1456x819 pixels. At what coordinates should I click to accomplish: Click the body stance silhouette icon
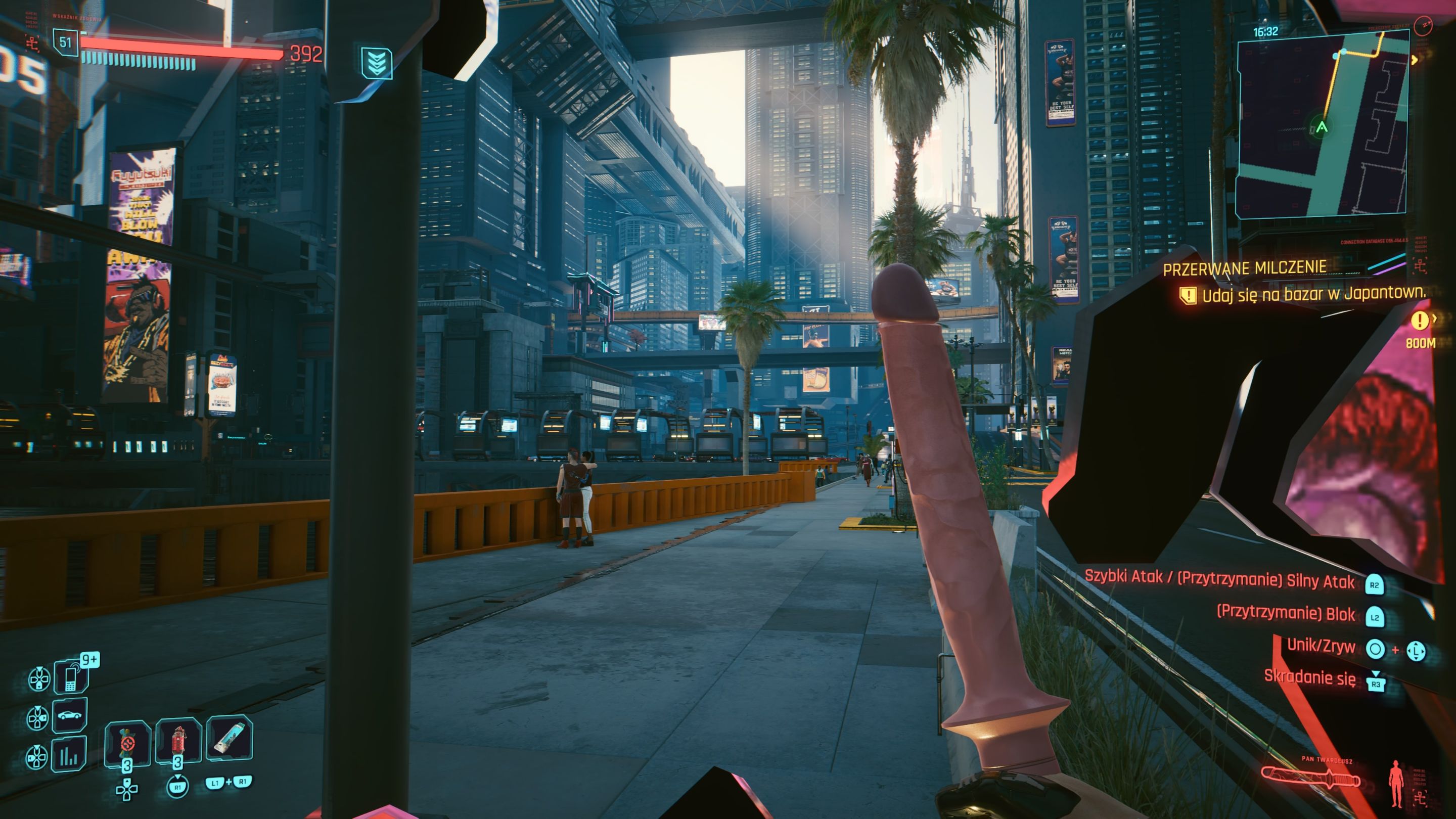tap(1397, 784)
